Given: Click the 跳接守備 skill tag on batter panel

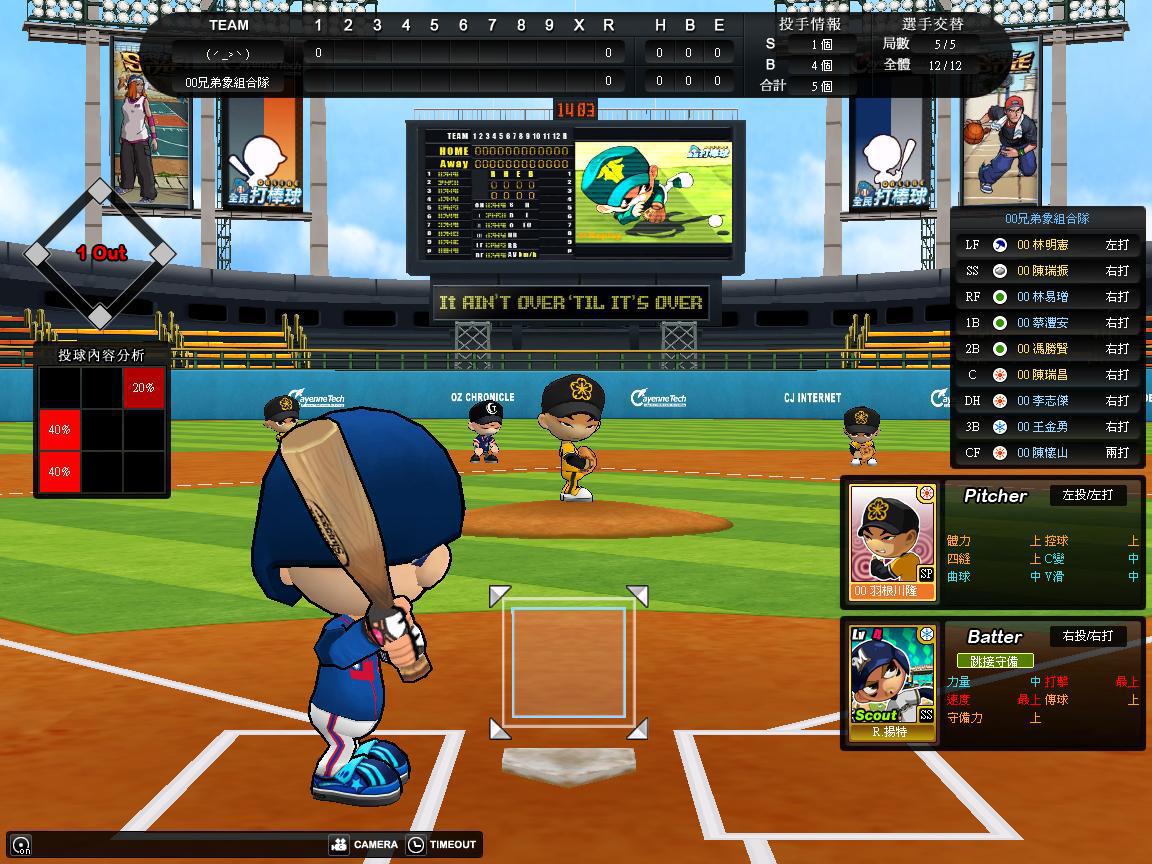Looking at the screenshot, I should [x=994, y=661].
